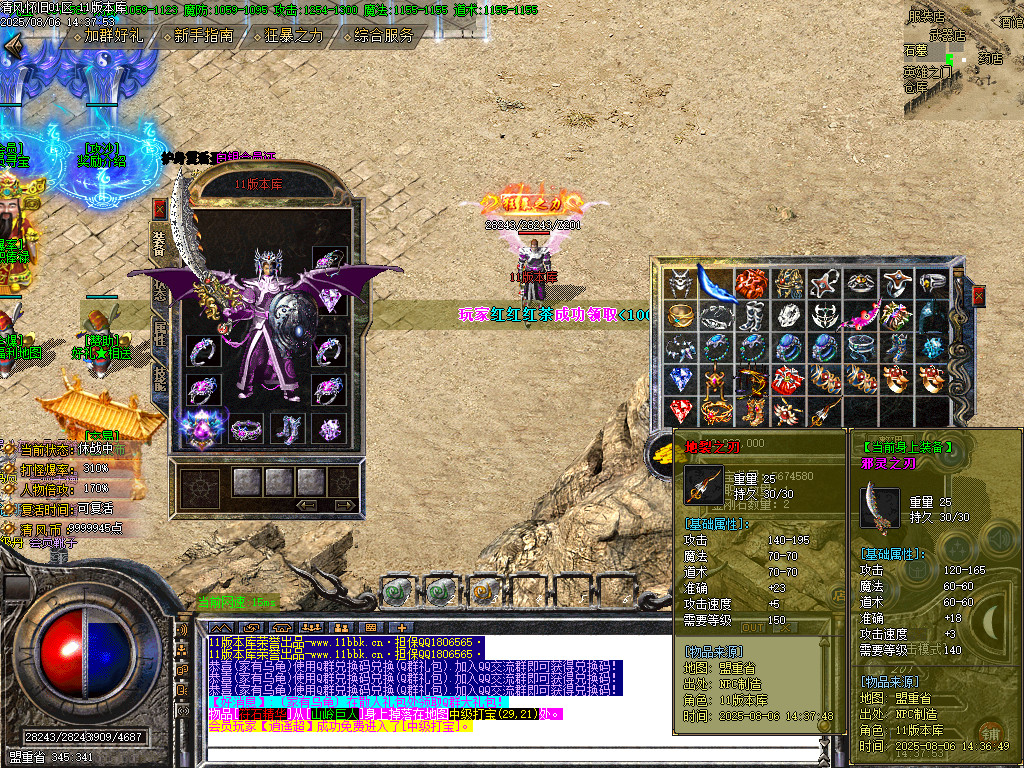Close the inventory bag window
1024x768 pixels.
[978, 295]
